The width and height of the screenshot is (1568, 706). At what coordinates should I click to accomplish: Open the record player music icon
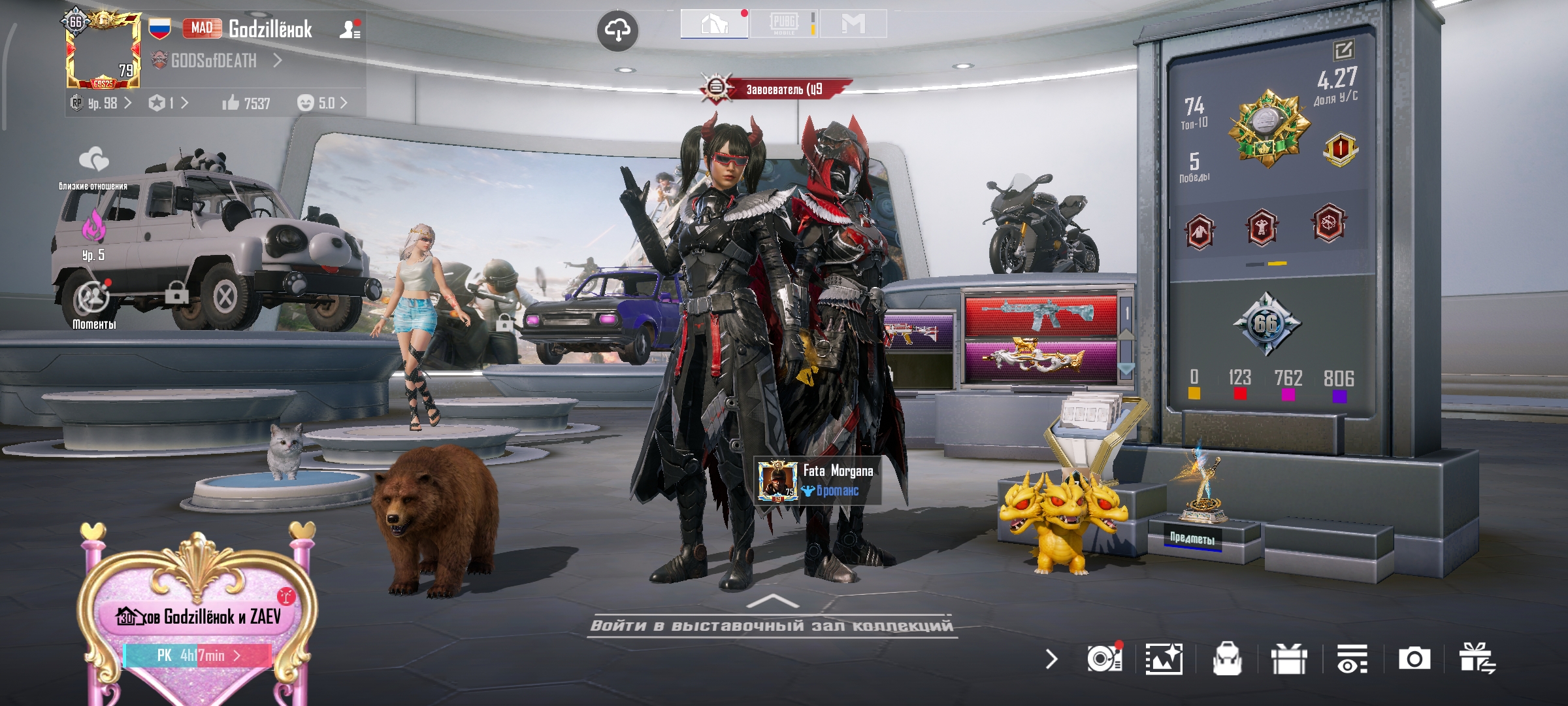1104,659
